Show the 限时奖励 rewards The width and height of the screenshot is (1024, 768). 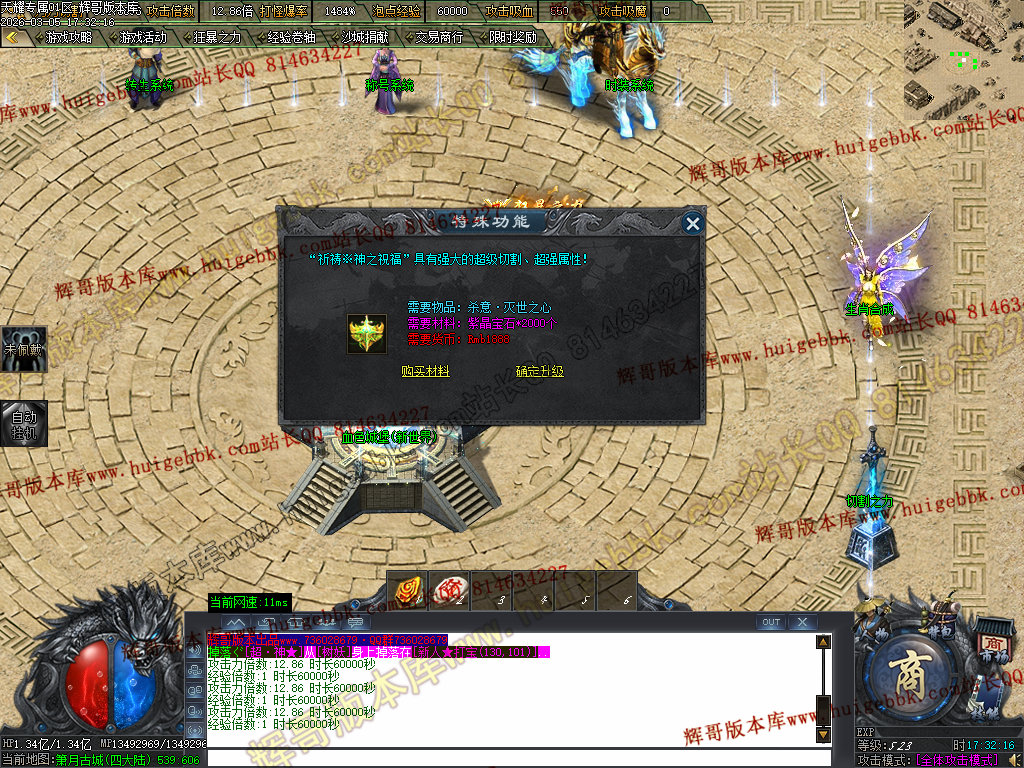(x=512, y=37)
